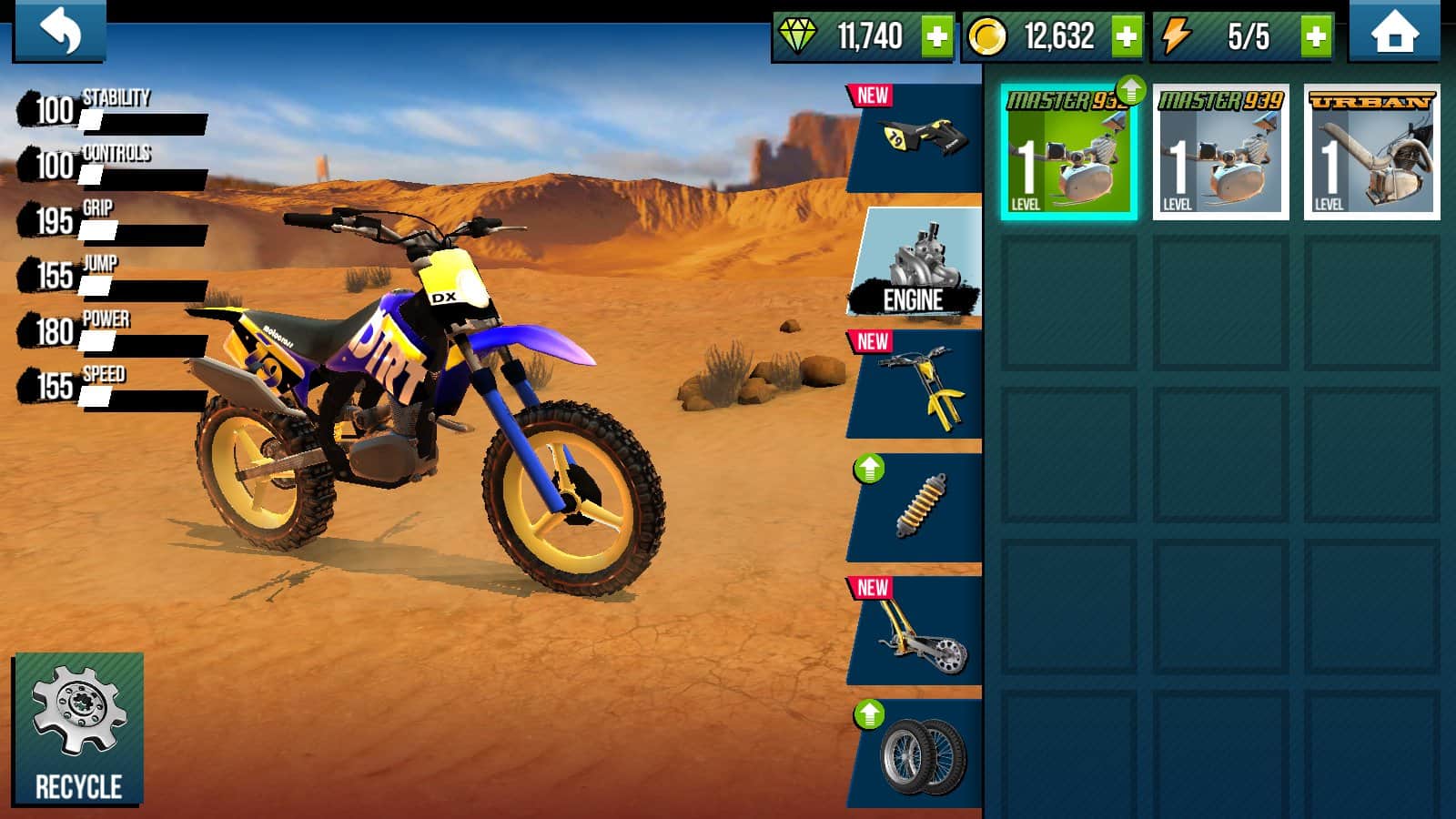The image size is (1456, 819).
Task: Open the suspension spring parts tab
Action: coord(917,508)
